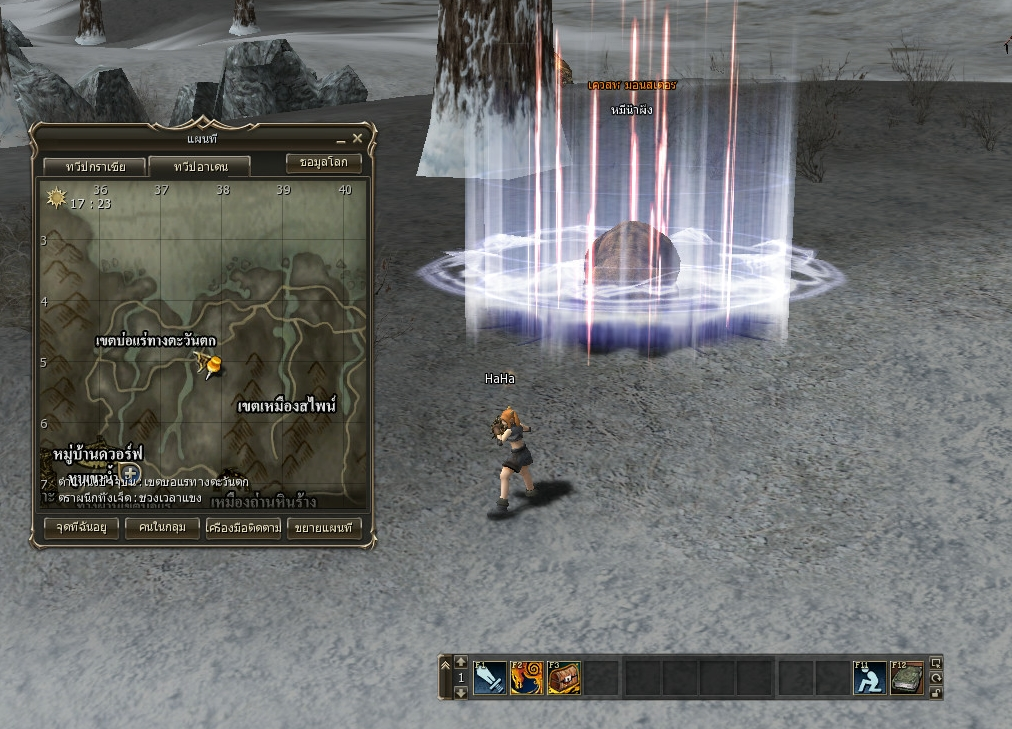Activate the sitting figure action in F11 slot
1012x729 pixels.
[x=870, y=678]
